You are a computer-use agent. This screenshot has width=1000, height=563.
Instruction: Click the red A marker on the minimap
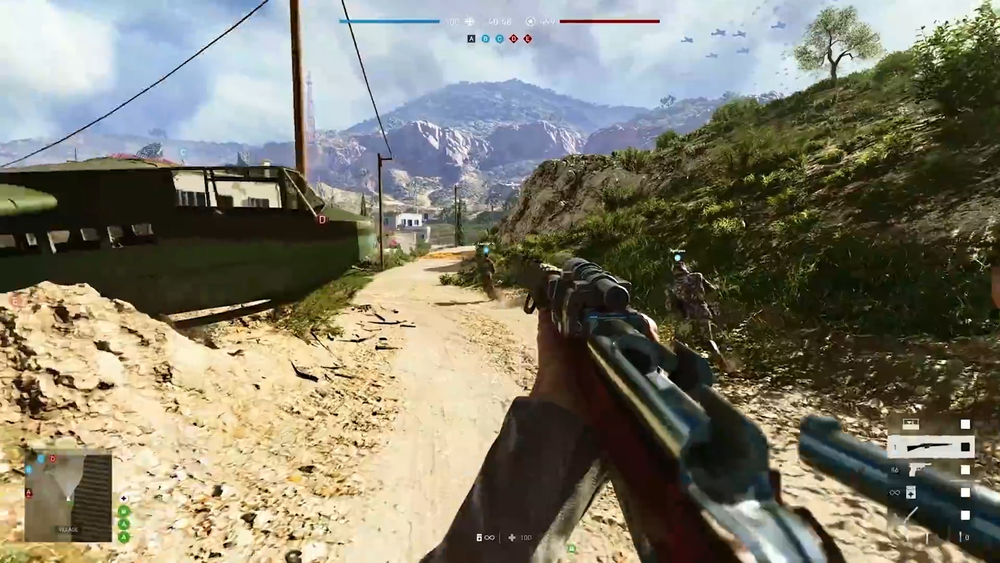[x=29, y=492]
